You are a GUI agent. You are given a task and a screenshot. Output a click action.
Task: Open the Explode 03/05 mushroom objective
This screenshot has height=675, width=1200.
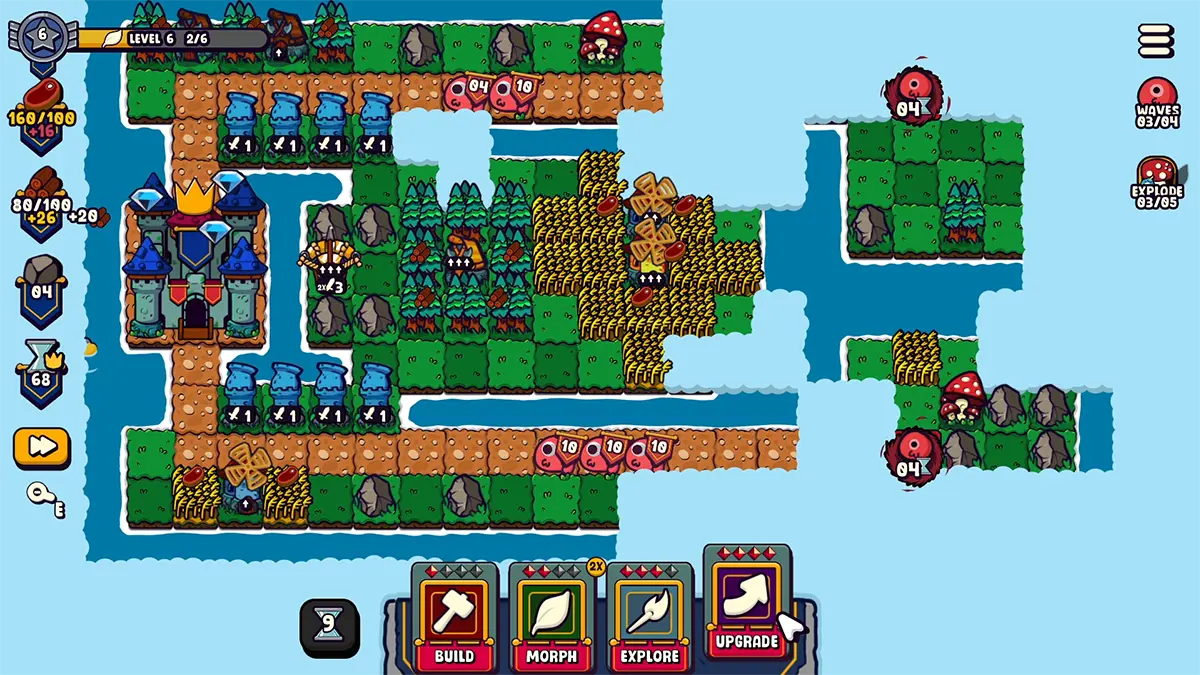(1157, 180)
